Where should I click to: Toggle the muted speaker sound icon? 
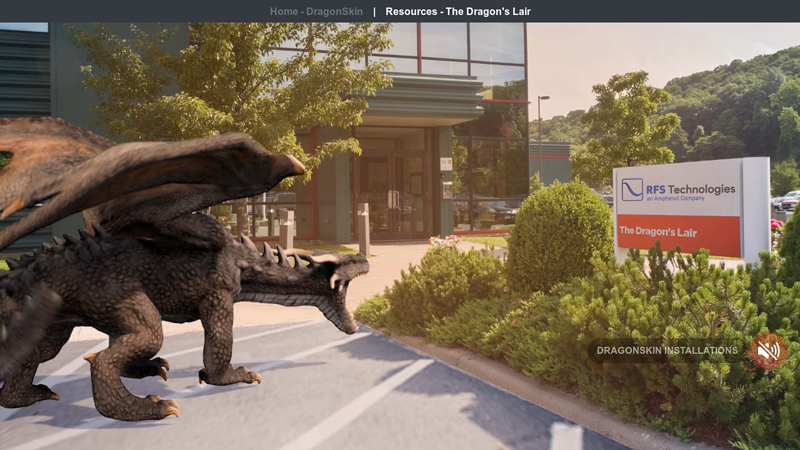[x=768, y=351]
